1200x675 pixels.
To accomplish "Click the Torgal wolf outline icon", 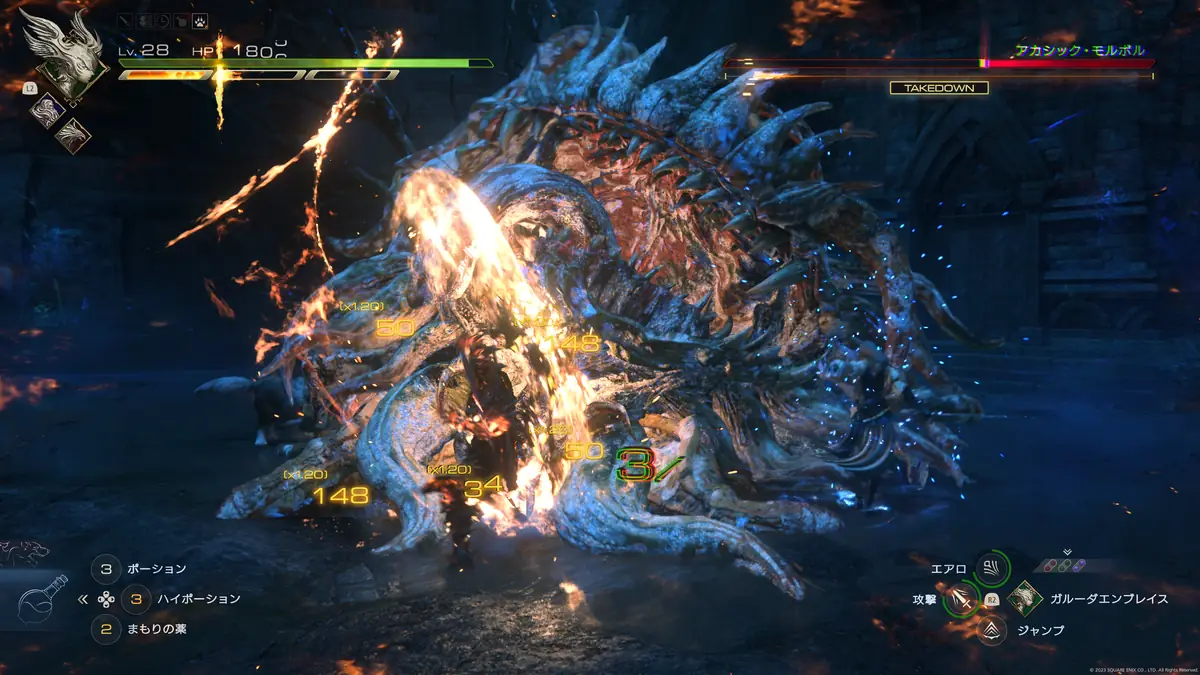I will (x=25, y=551).
